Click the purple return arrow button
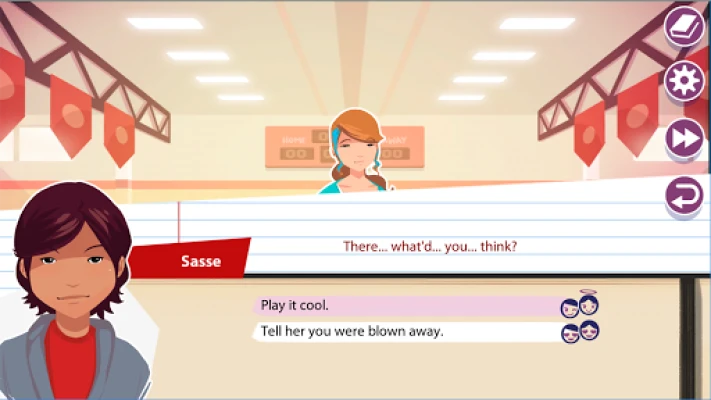 pyautogui.click(x=685, y=195)
